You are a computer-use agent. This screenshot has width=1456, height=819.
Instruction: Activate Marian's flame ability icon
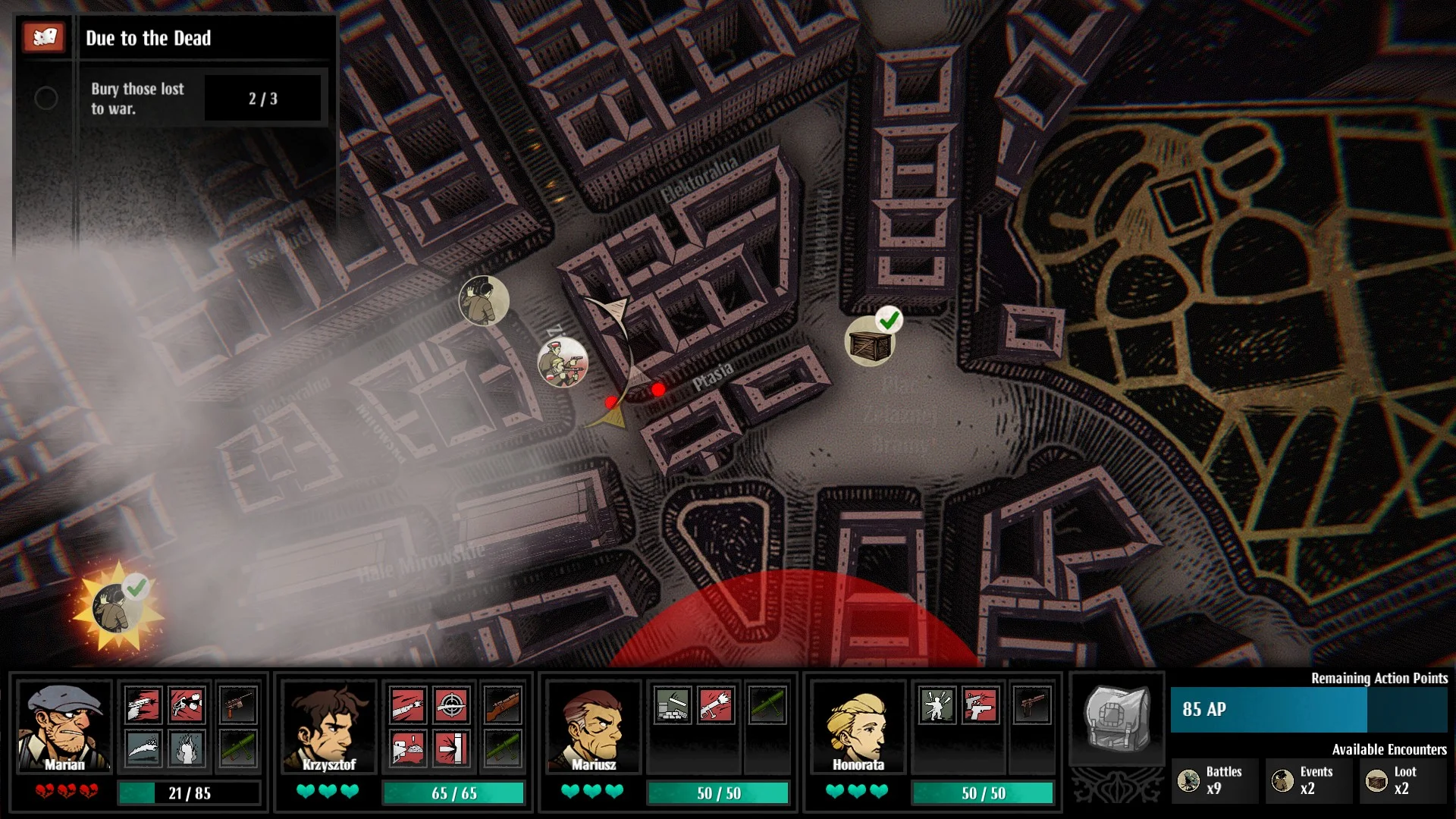tap(187, 748)
